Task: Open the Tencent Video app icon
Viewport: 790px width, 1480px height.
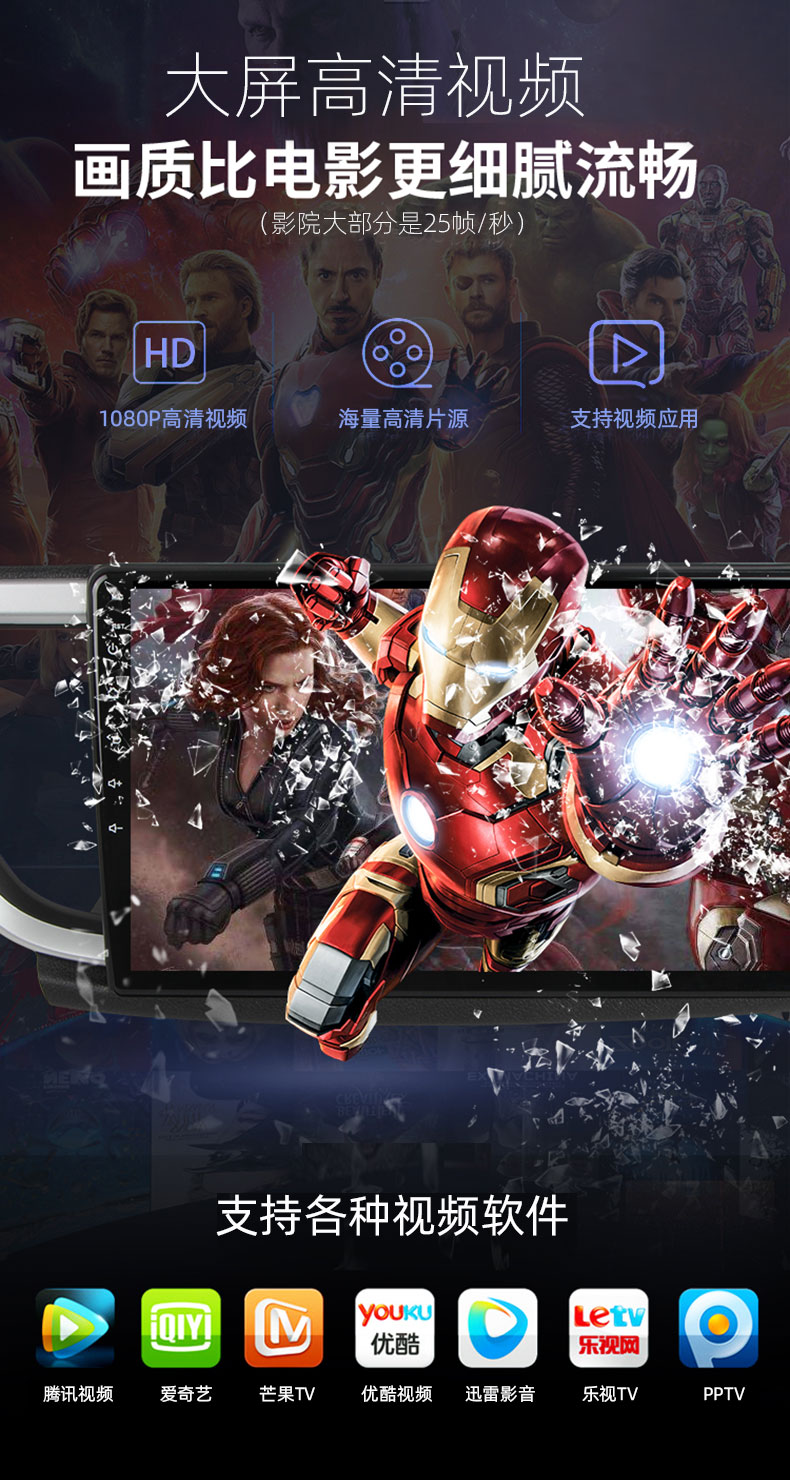Action: point(75,1327)
